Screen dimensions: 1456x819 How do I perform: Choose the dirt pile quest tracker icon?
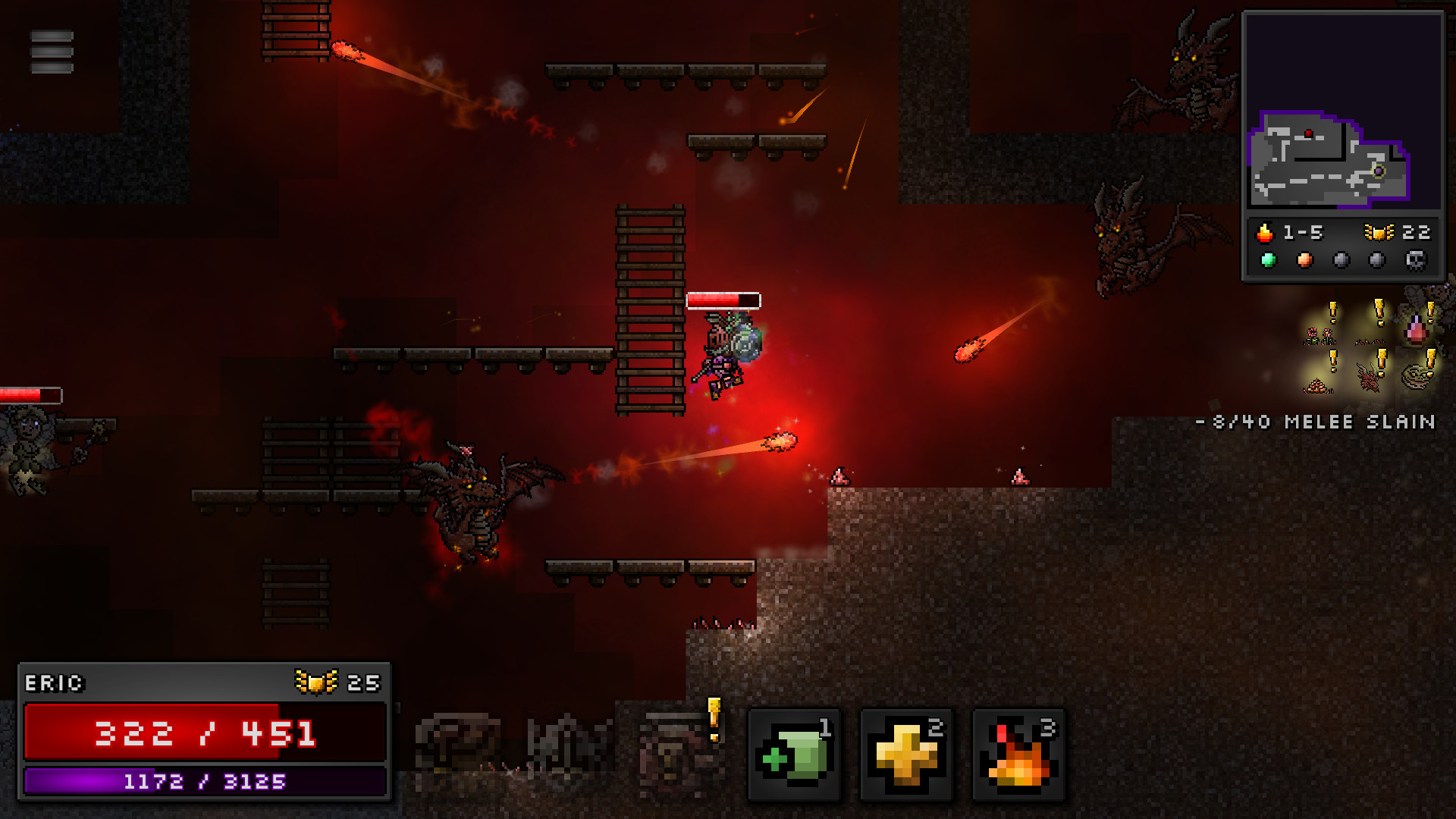[x=1318, y=385]
